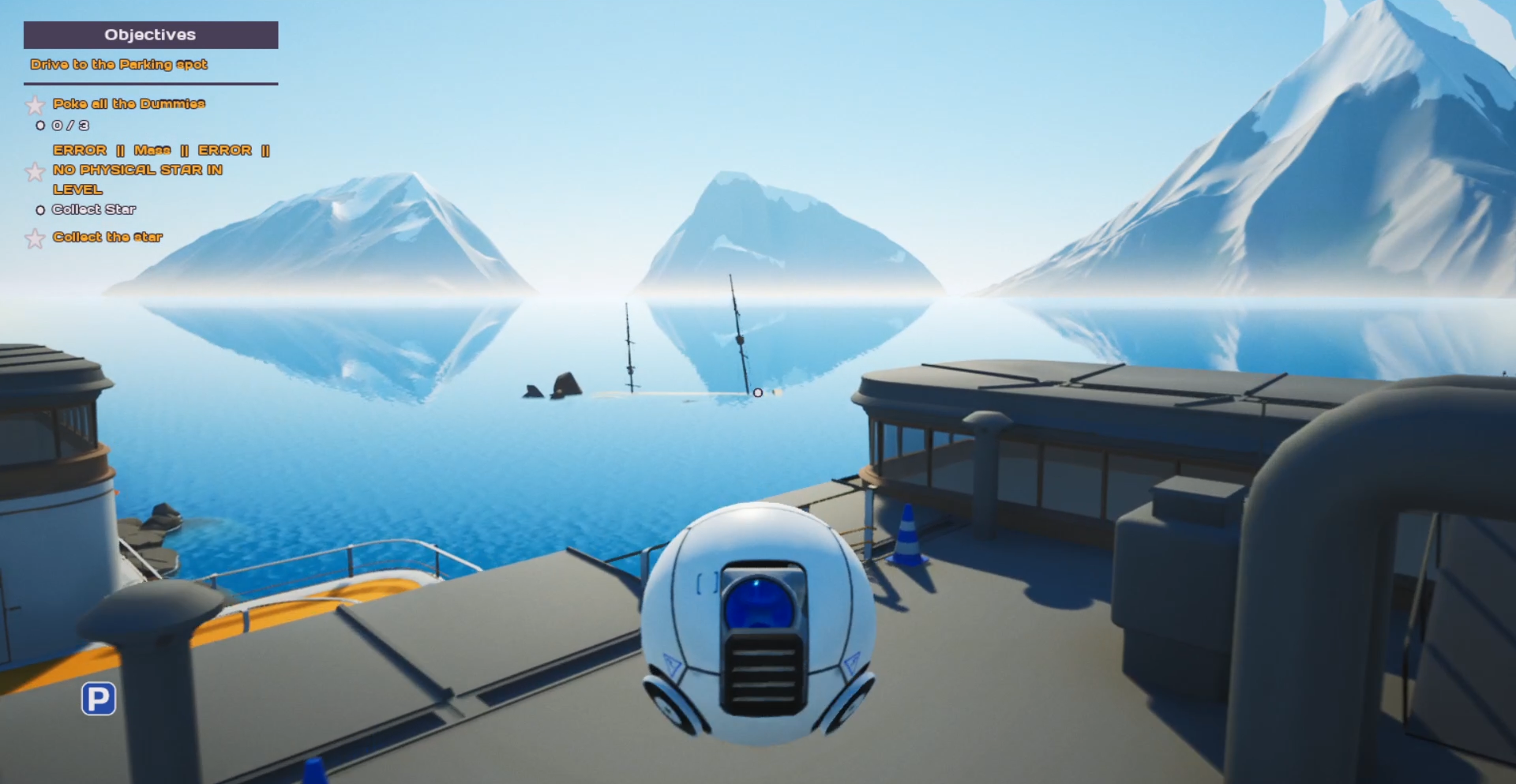This screenshot has height=784, width=1516.
Task: Select the Drive to the Parking spot objective
Action: 118,65
